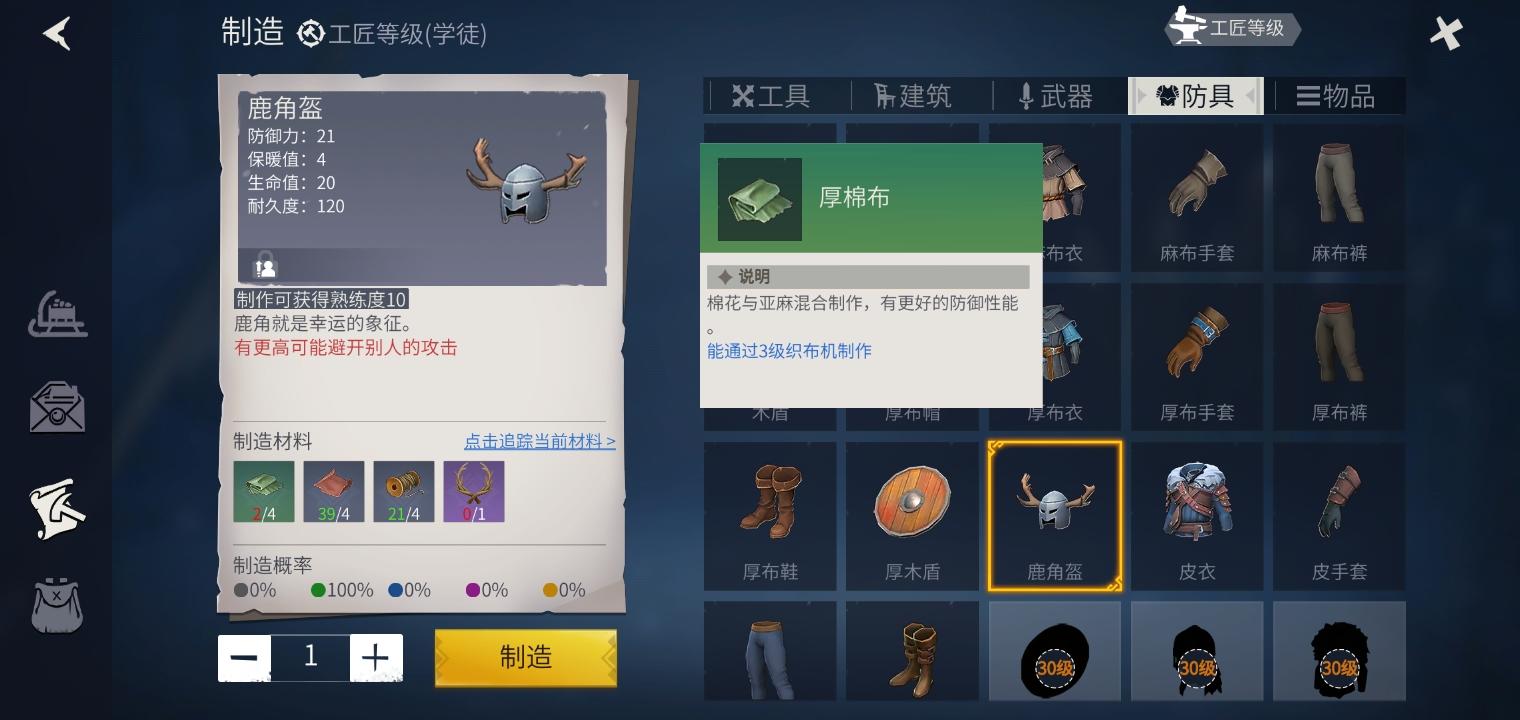Open the backpack icon in the sidebar
Screen dimensions: 1520x720
tap(57, 605)
